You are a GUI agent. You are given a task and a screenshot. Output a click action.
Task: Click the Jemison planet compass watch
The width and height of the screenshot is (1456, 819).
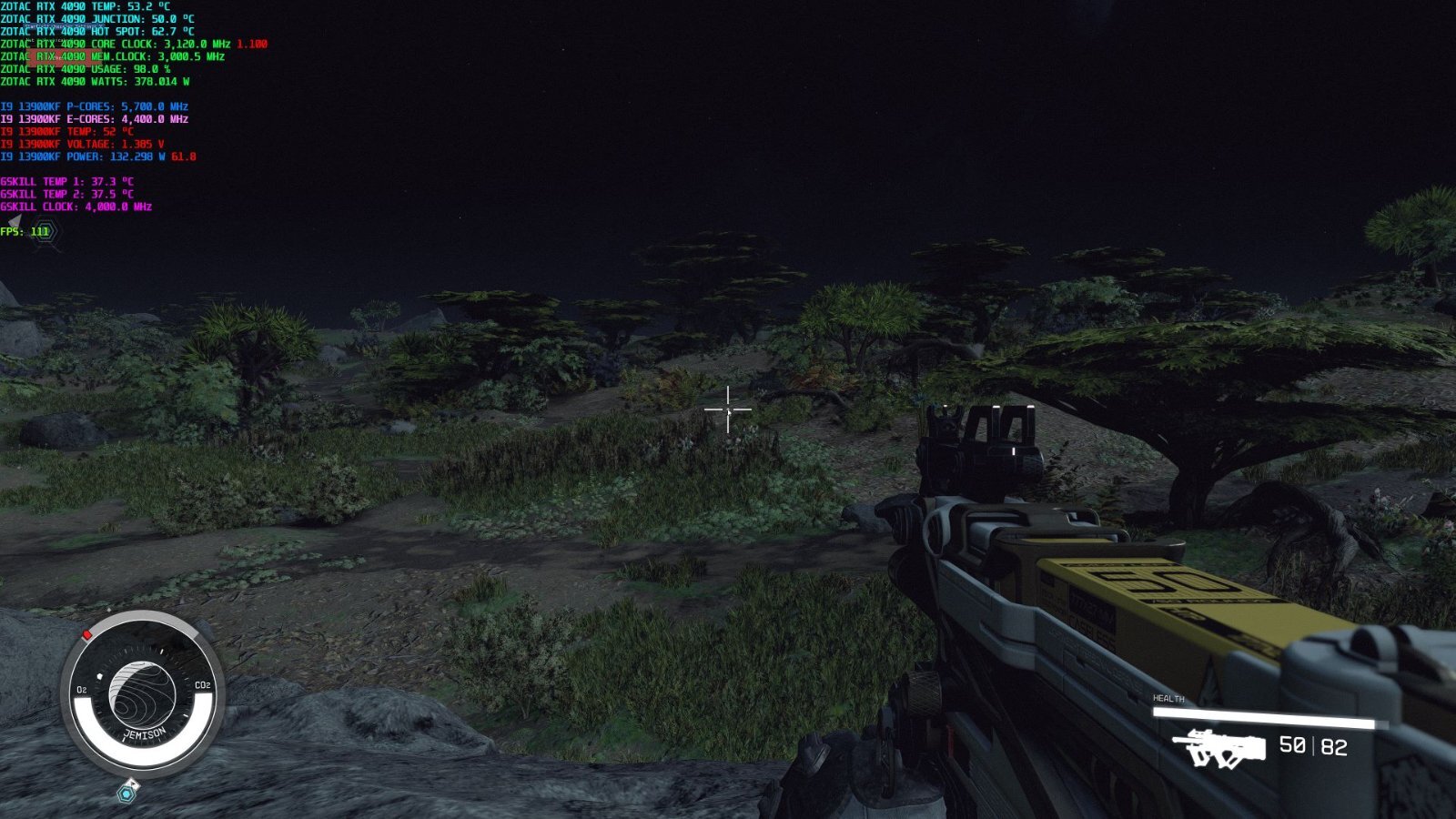tap(141, 696)
